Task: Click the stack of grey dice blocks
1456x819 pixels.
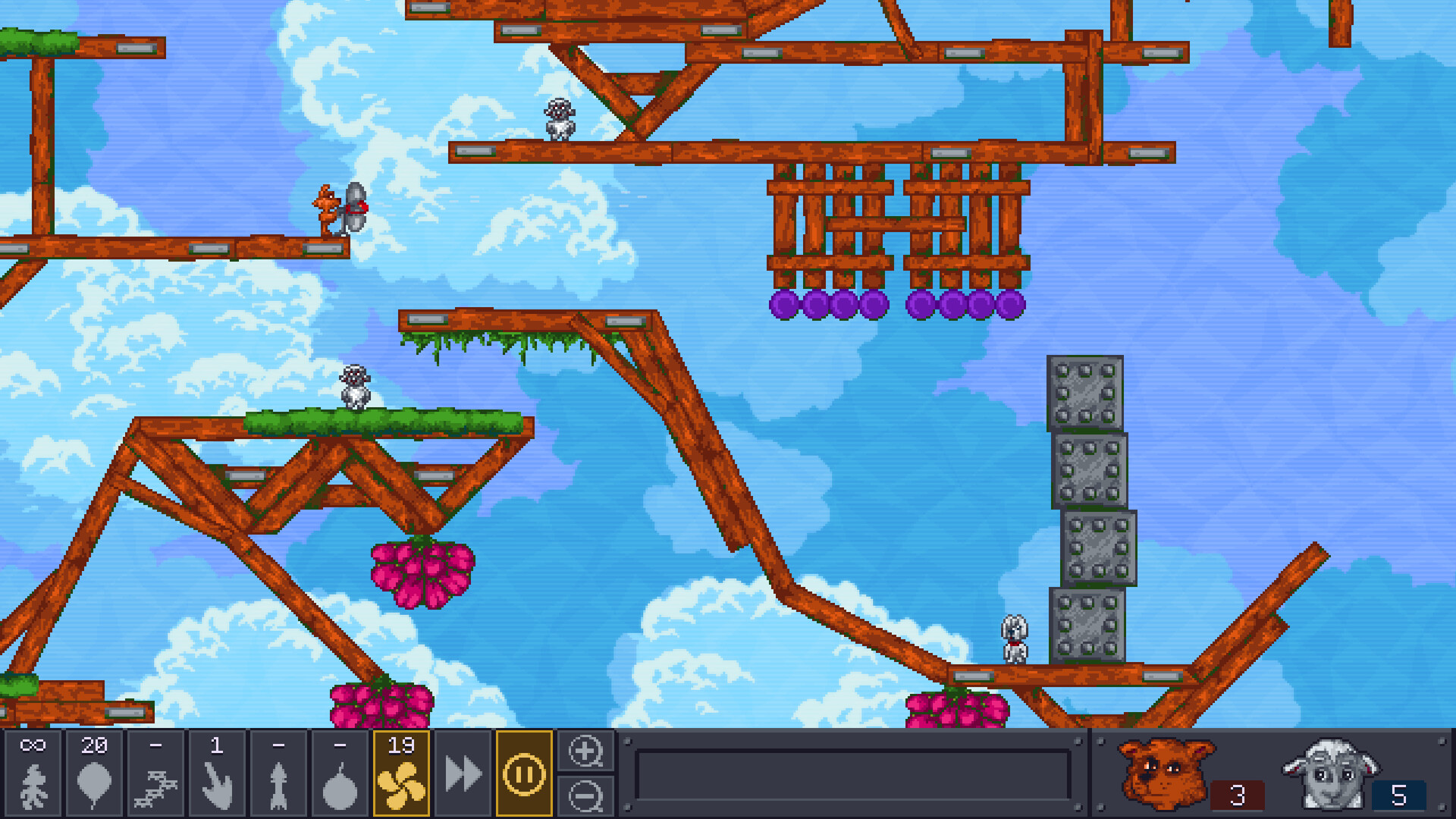Action: (1086, 508)
